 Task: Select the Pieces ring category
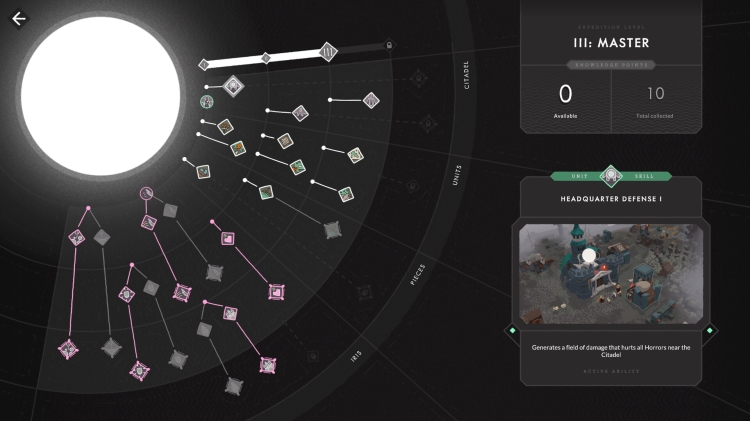click(419, 274)
